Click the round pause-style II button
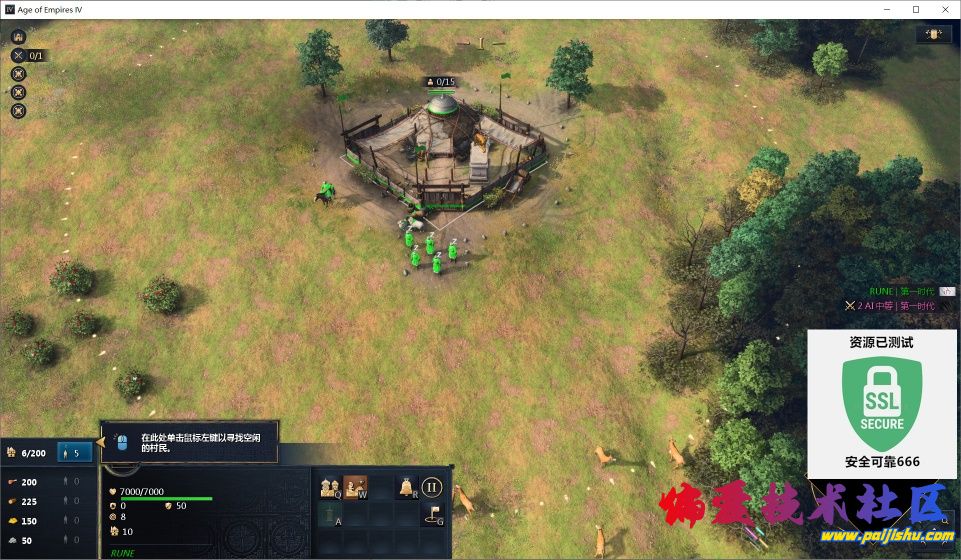 pyautogui.click(x=432, y=487)
